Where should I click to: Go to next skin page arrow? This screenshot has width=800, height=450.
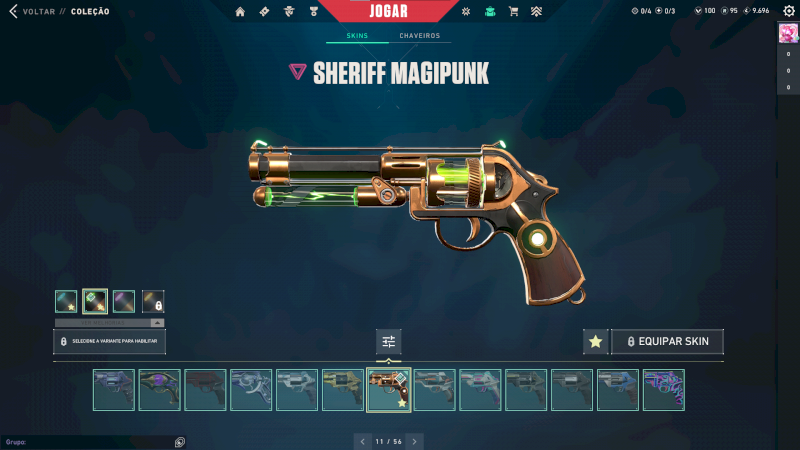click(x=415, y=441)
